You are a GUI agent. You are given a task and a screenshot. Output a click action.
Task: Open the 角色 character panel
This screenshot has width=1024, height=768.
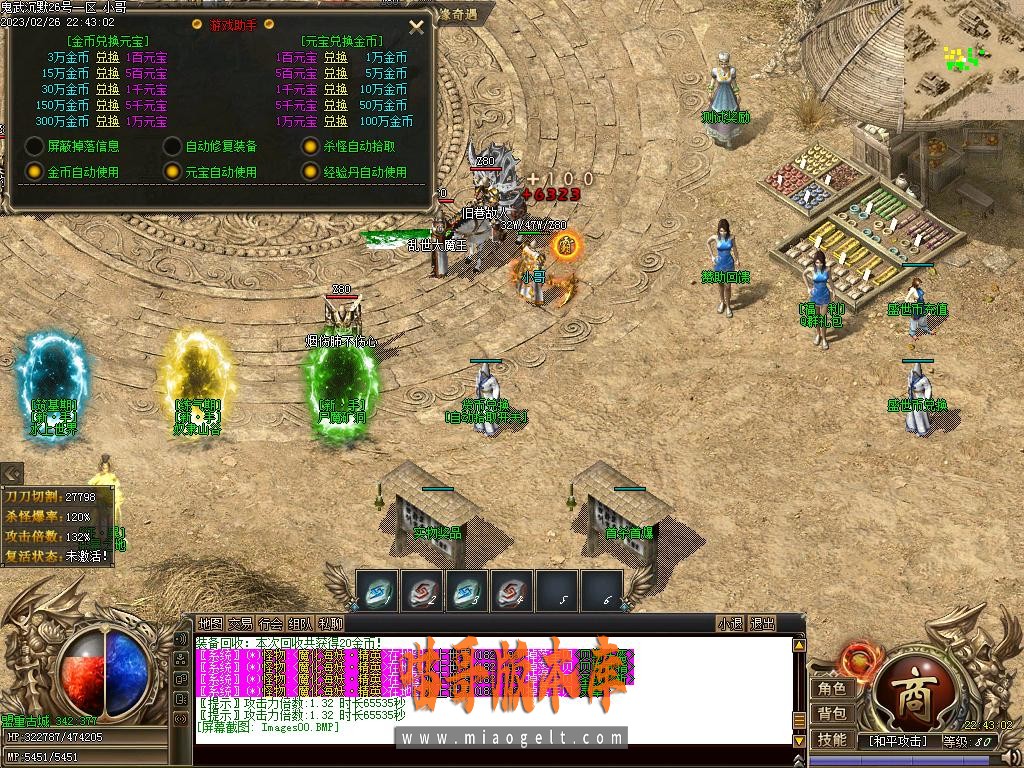click(832, 688)
